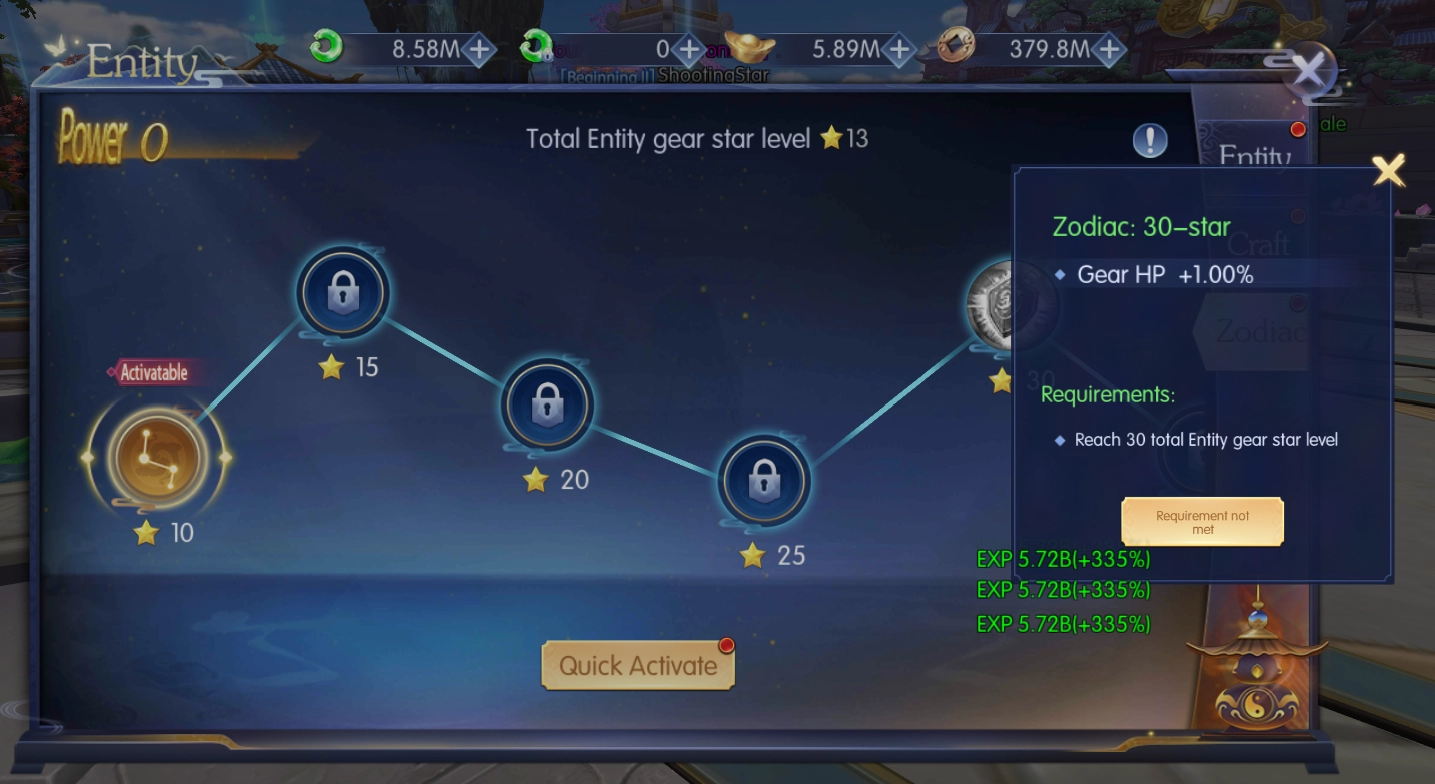Open the exclamation mark info icon
Image resolution: width=1435 pixels, height=784 pixels.
[1150, 141]
